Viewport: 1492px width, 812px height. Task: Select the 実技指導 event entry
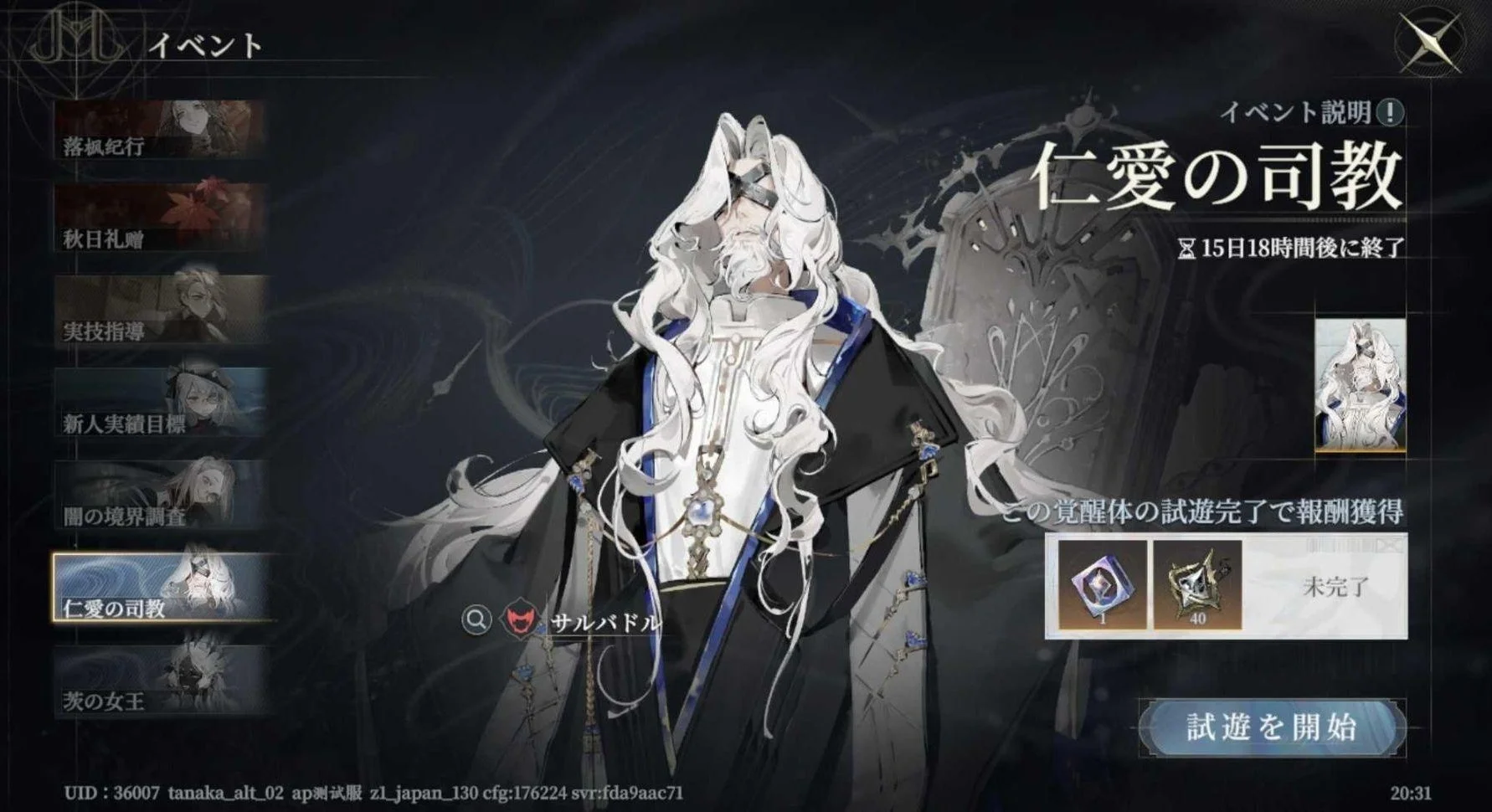(161, 311)
